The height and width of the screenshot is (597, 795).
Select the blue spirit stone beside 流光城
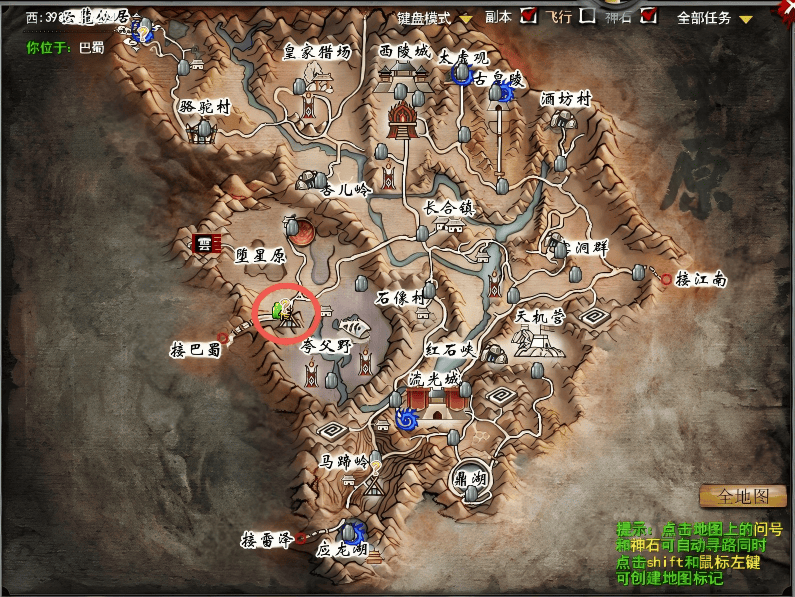tap(407, 421)
